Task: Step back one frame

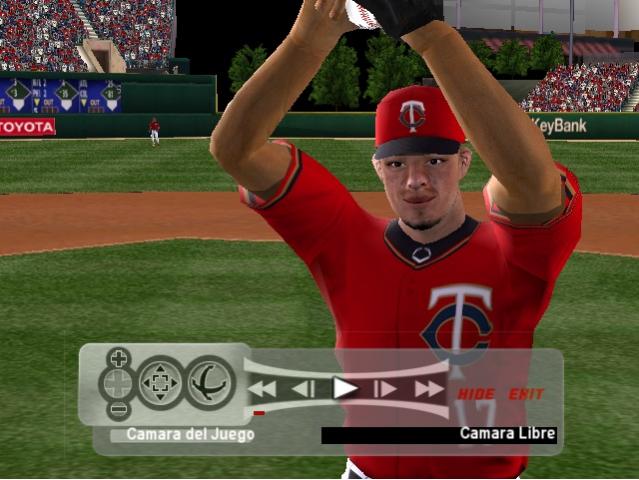Action: [304, 389]
